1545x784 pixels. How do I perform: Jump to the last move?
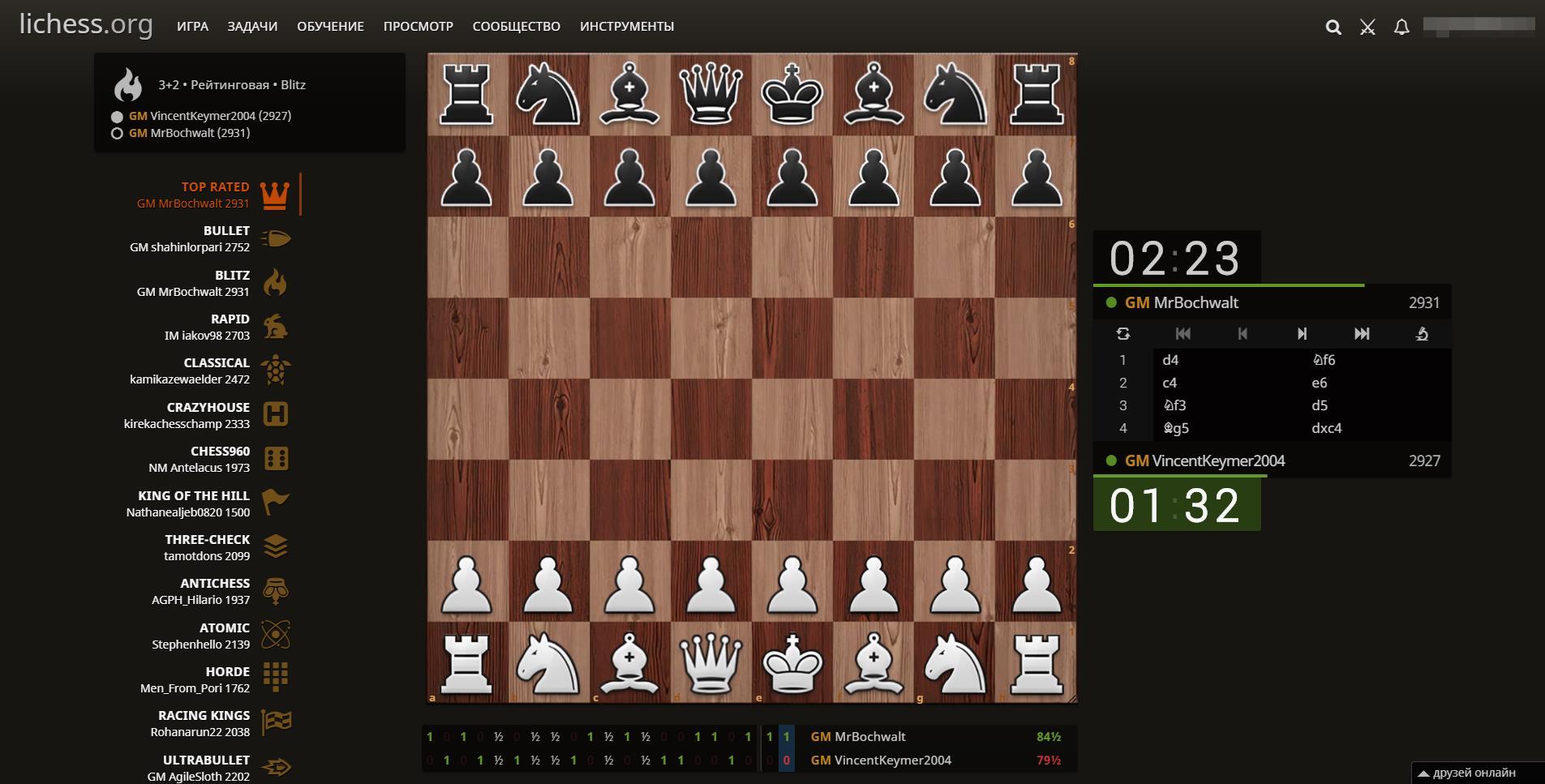click(x=1362, y=333)
